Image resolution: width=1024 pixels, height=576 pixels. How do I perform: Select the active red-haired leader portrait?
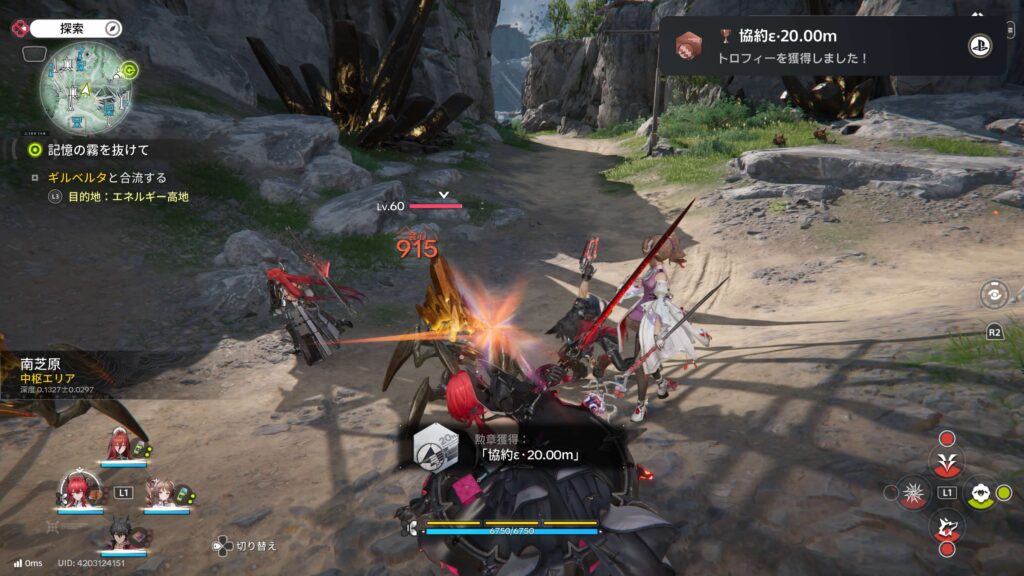(80, 490)
